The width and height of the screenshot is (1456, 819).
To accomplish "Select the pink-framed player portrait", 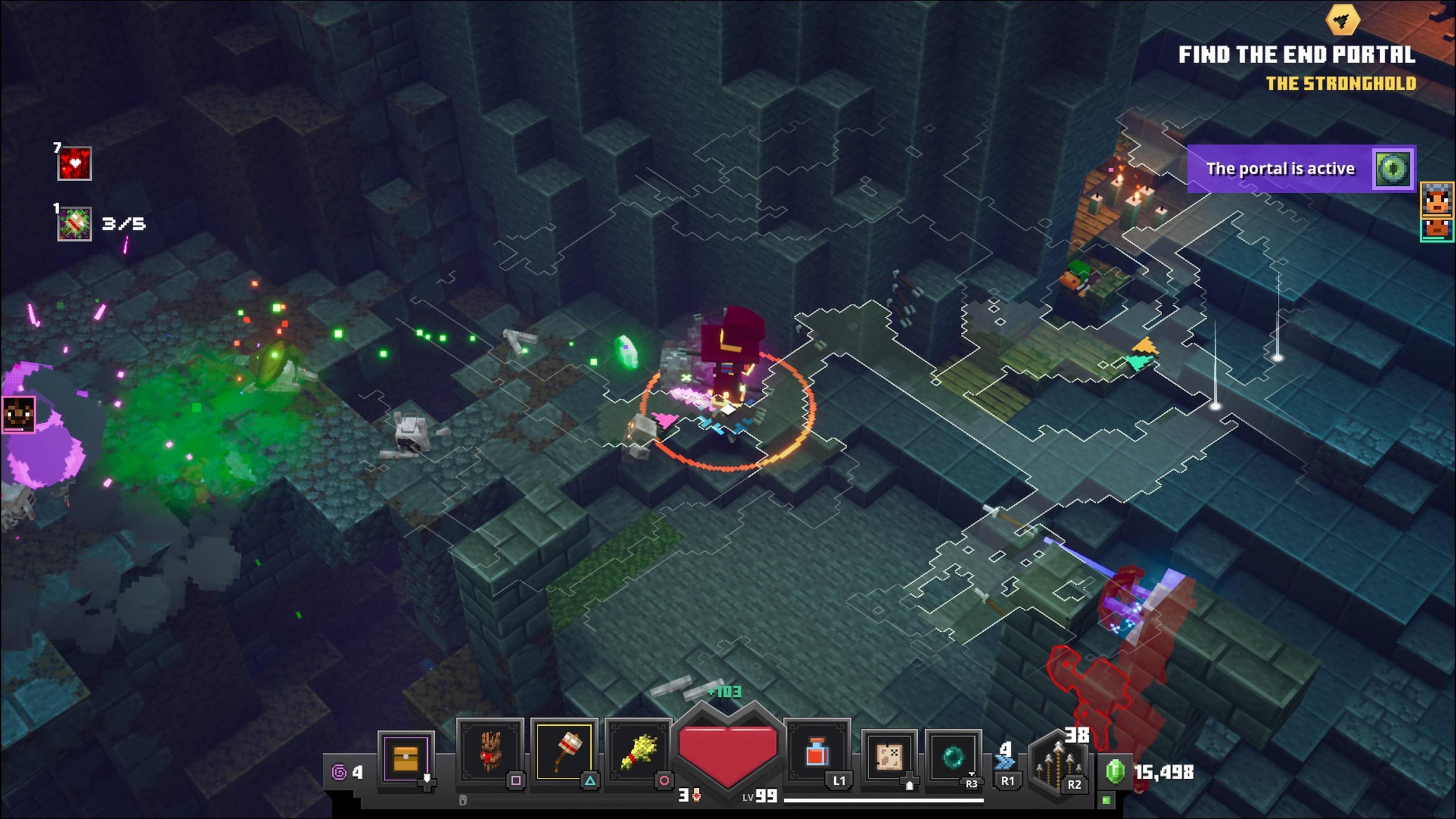I will (x=18, y=414).
